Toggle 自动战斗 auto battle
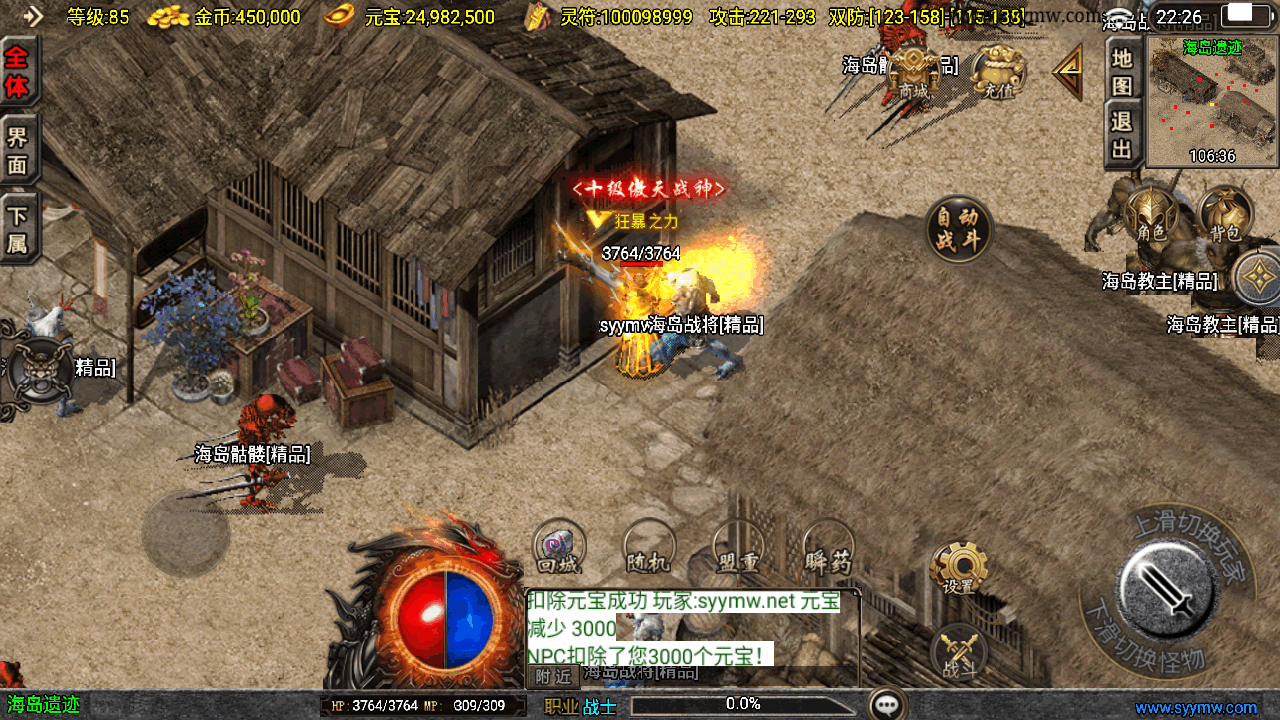Image resolution: width=1280 pixels, height=720 pixels. pyautogui.click(x=958, y=229)
